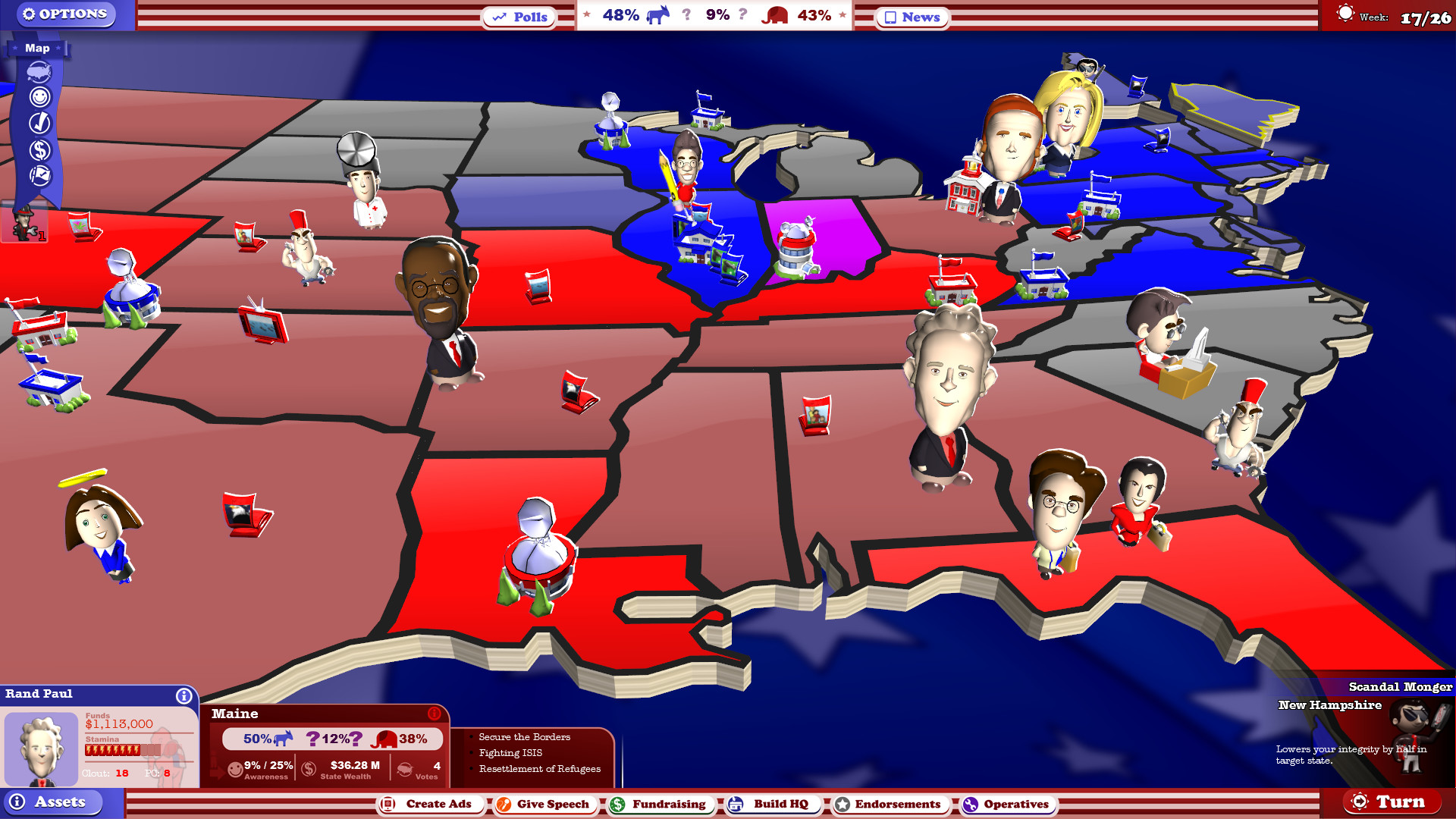Open the News panel
Image resolution: width=1456 pixels, height=819 pixels.
(x=912, y=17)
